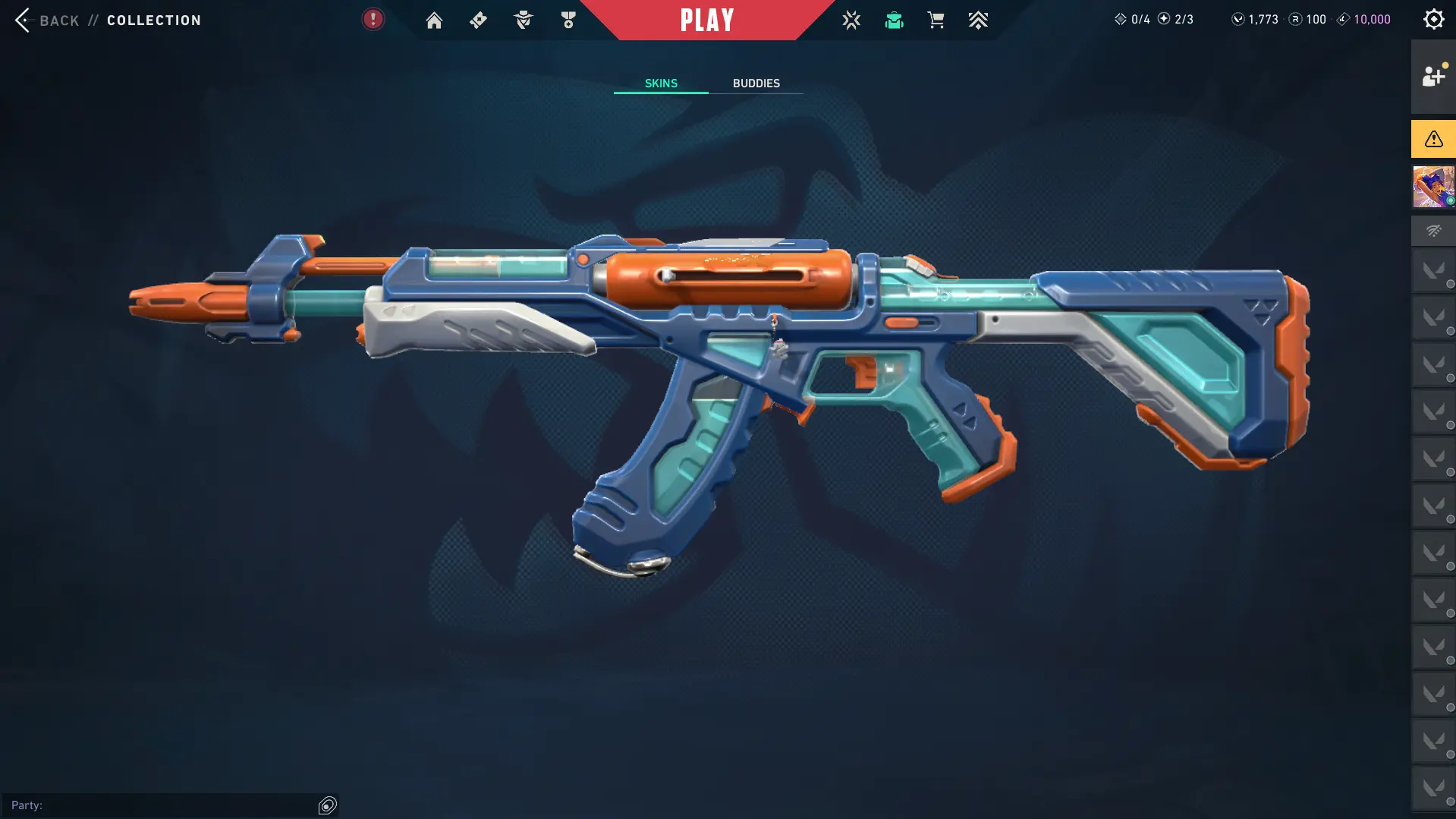Click the yellow warning triangle button

click(x=1433, y=139)
